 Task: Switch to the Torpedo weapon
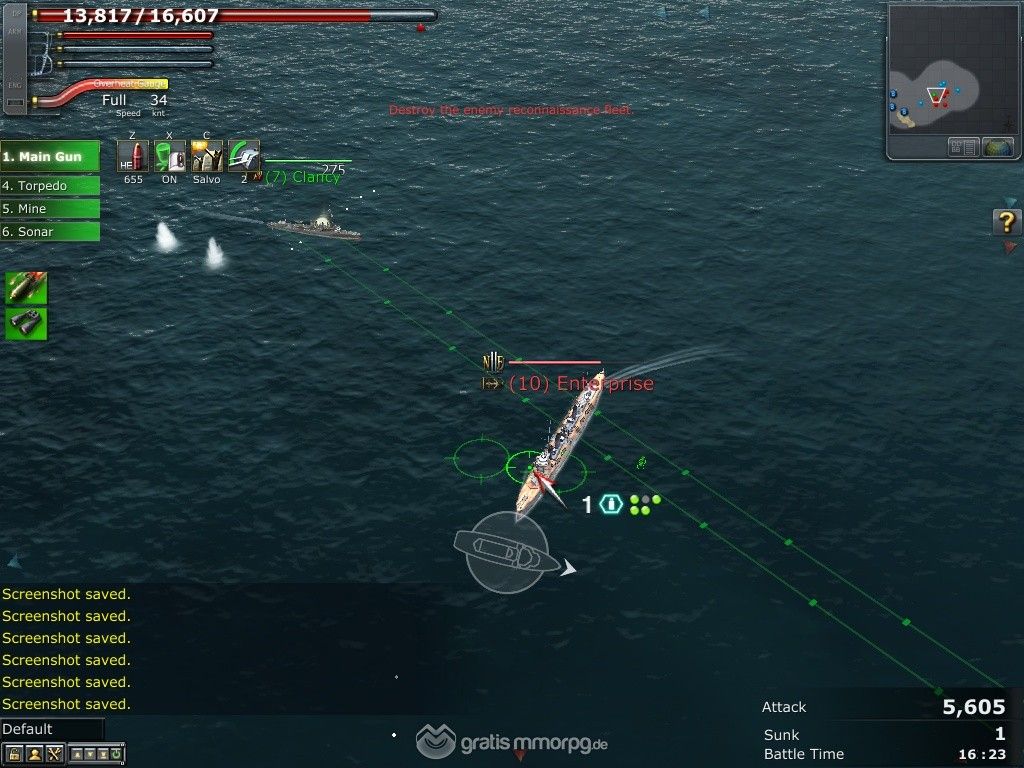pos(50,186)
